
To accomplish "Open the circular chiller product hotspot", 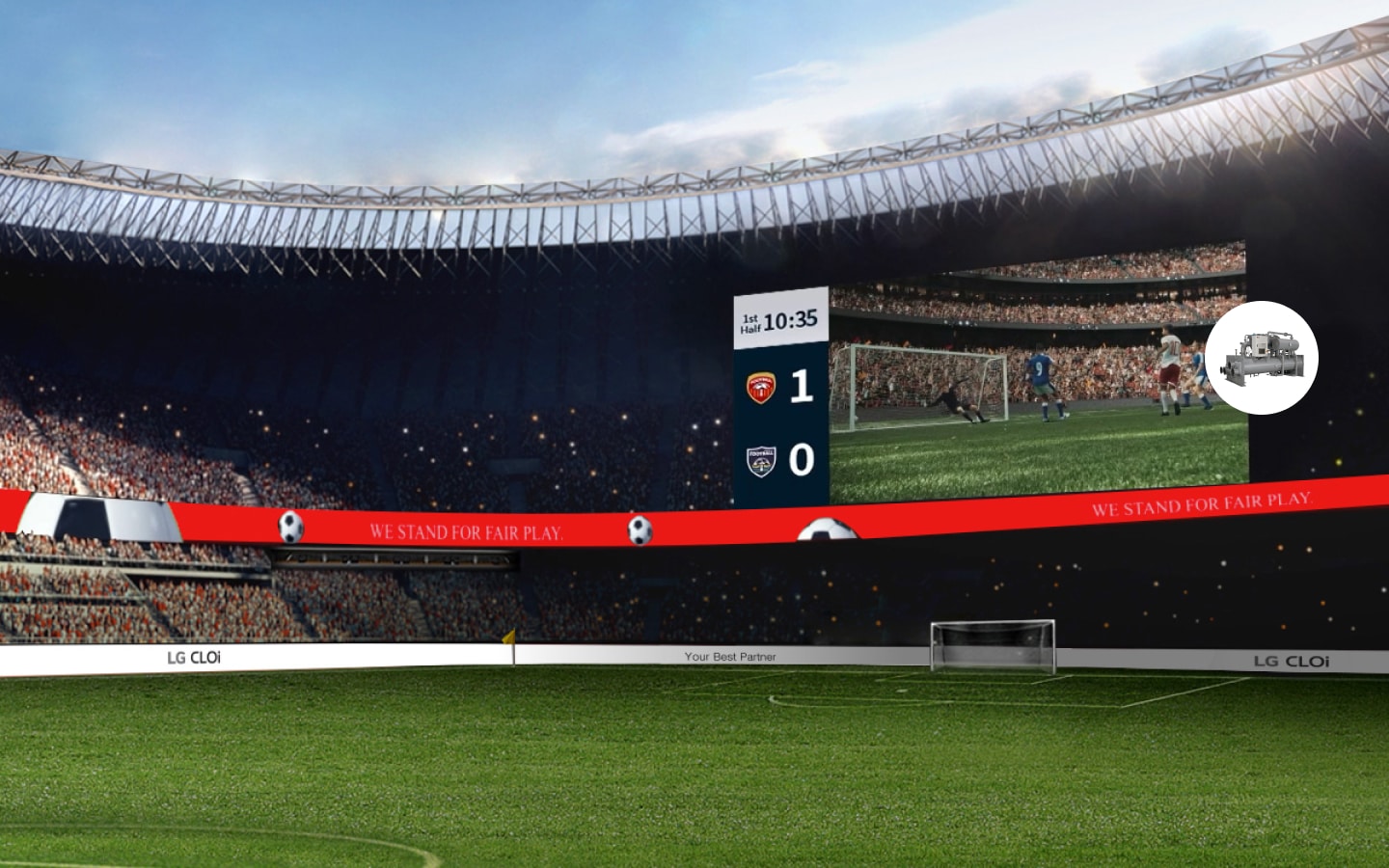I will [1261, 358].
